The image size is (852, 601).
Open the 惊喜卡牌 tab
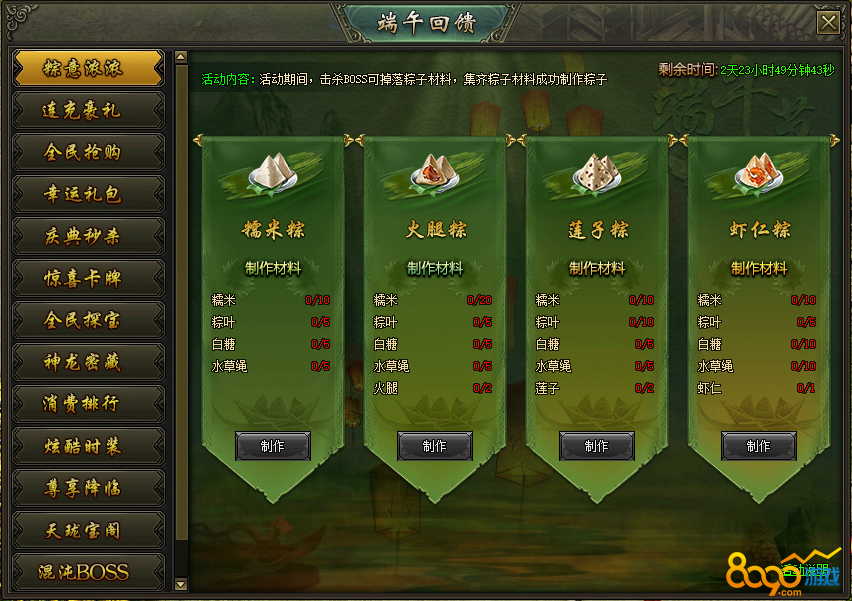[x=88, y=278]
